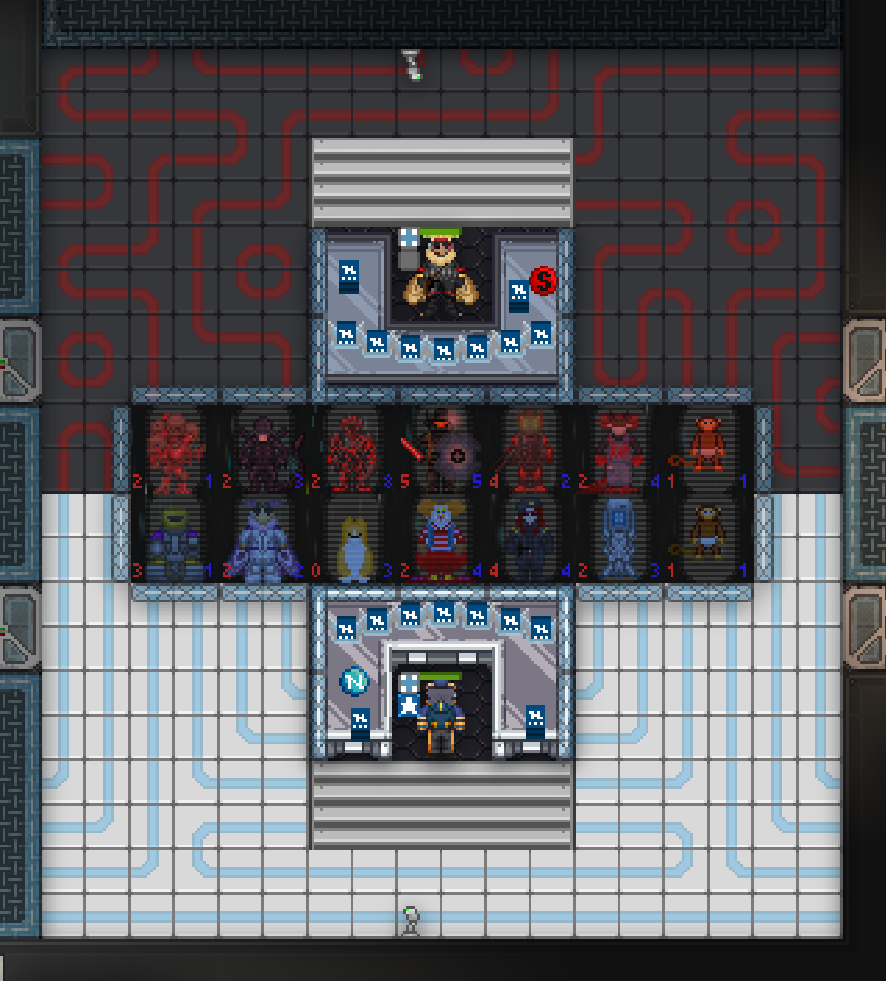The width and height of the screenshot is (886, 981).
Task: Click the red Syndicate S coin
Action: click(543, 281)
